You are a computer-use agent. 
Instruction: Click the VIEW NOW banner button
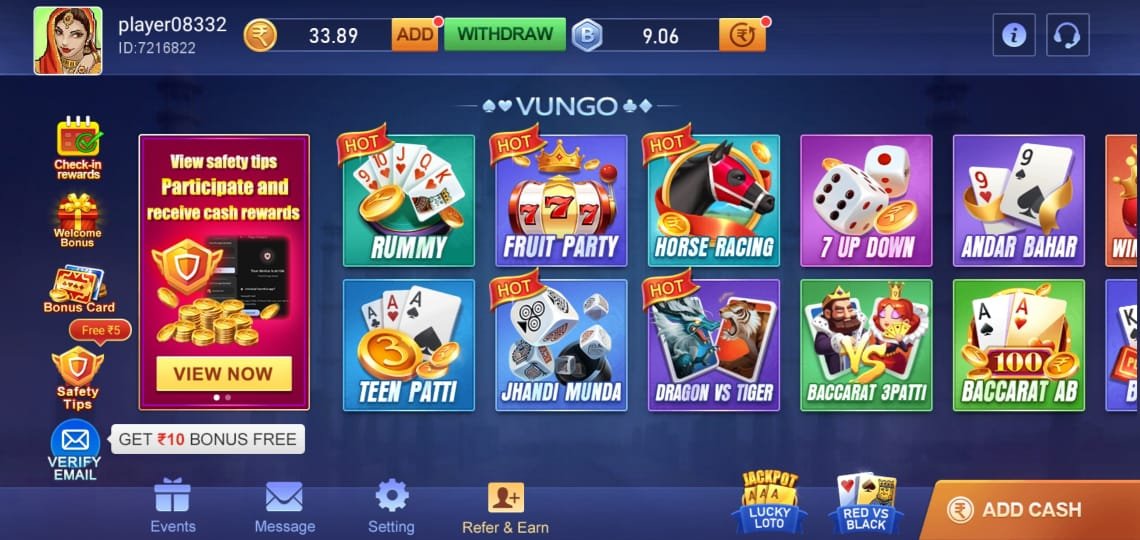click(x=223, y=374)
